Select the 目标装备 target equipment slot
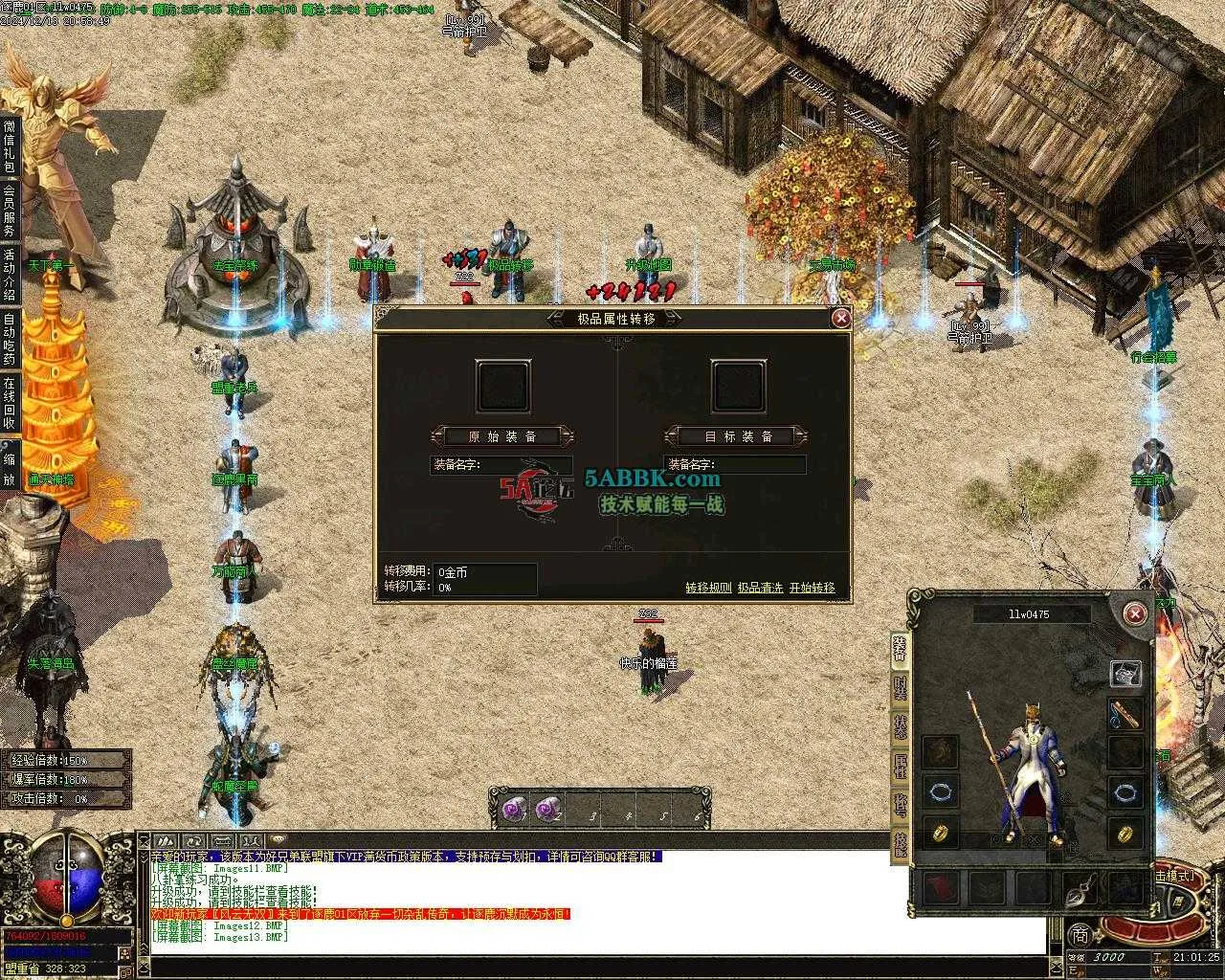 click(738, 386)
